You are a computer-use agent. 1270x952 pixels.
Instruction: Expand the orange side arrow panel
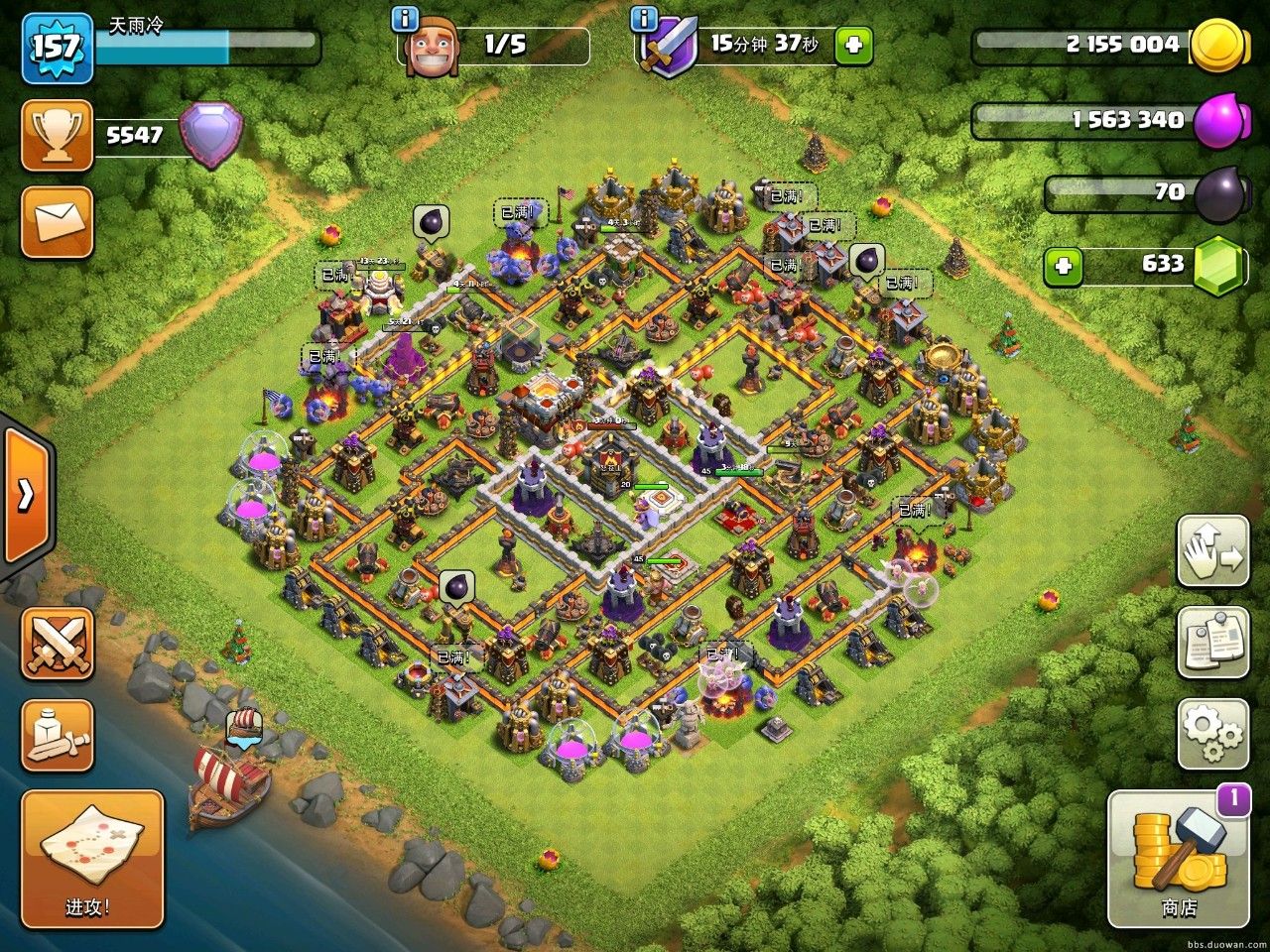tap(26, 495)
